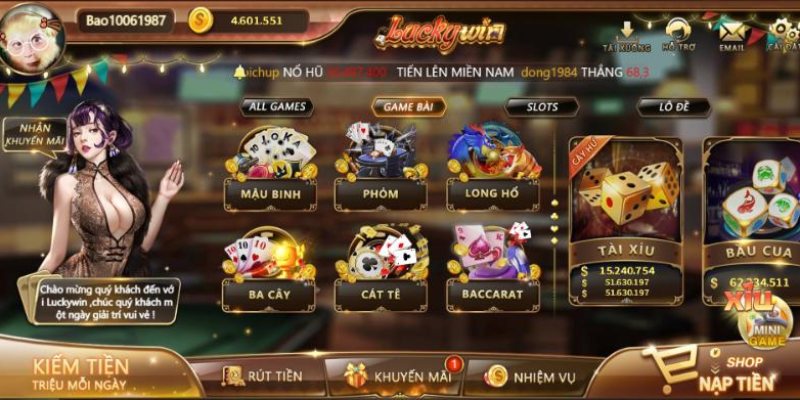Switch to the Slots tab
The height and width of the screenshot is (400, 800).
pyautogui.click(x=541, y=106)
